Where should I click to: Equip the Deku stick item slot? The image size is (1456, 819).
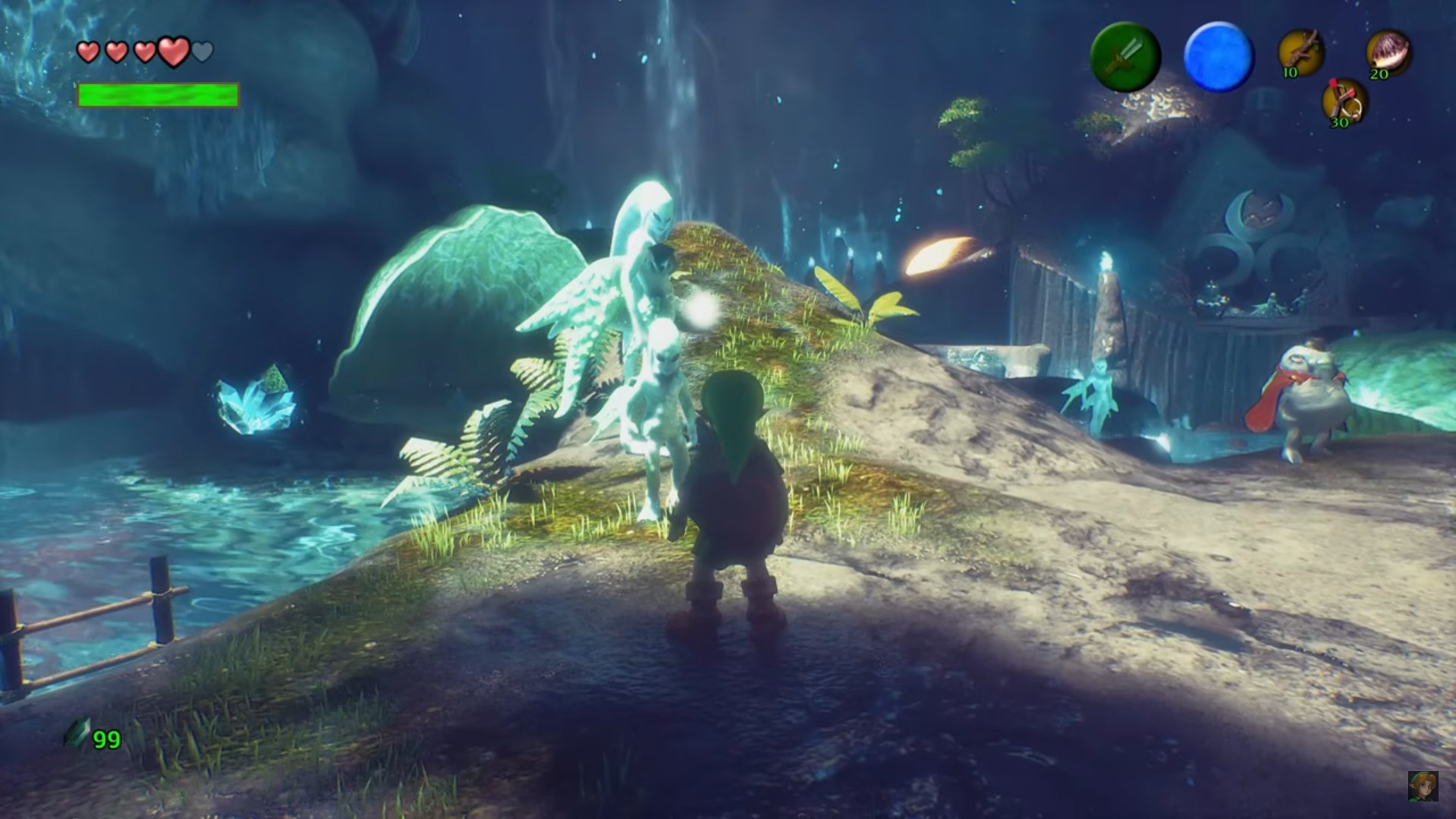click(x=1300, y=53)
